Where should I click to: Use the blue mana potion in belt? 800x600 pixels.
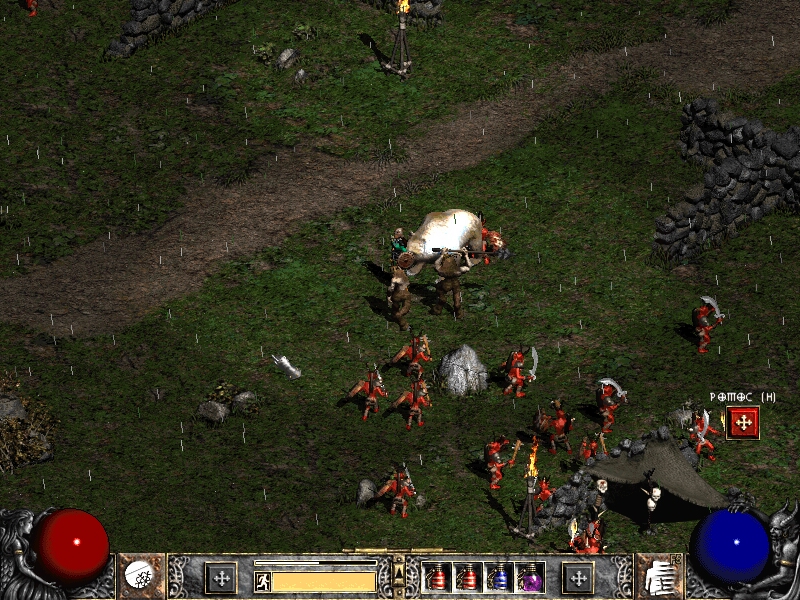pyautogui.click(x=498, y=577)
